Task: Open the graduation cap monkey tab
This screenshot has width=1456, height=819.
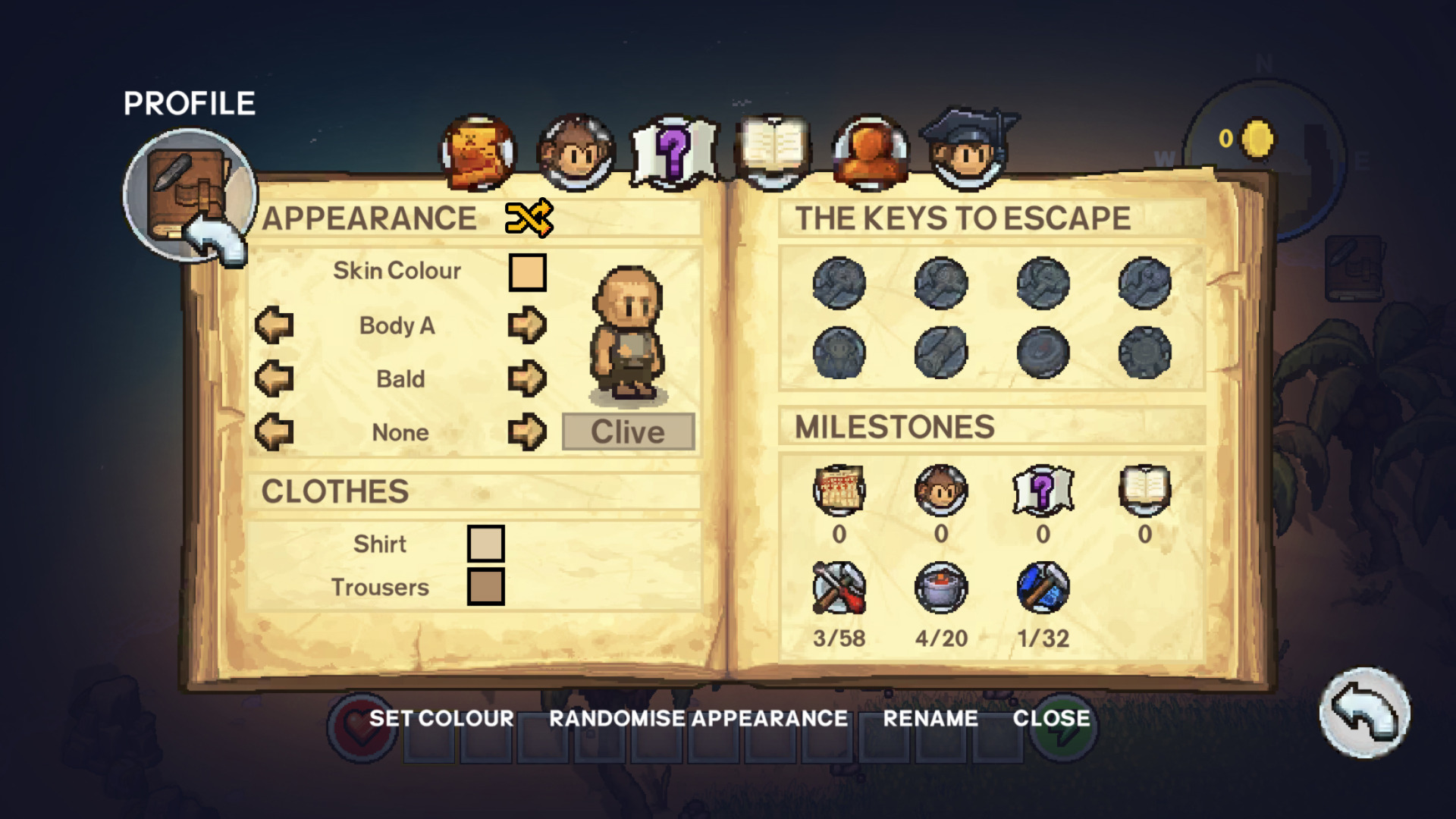Action: tap(968, 152)
